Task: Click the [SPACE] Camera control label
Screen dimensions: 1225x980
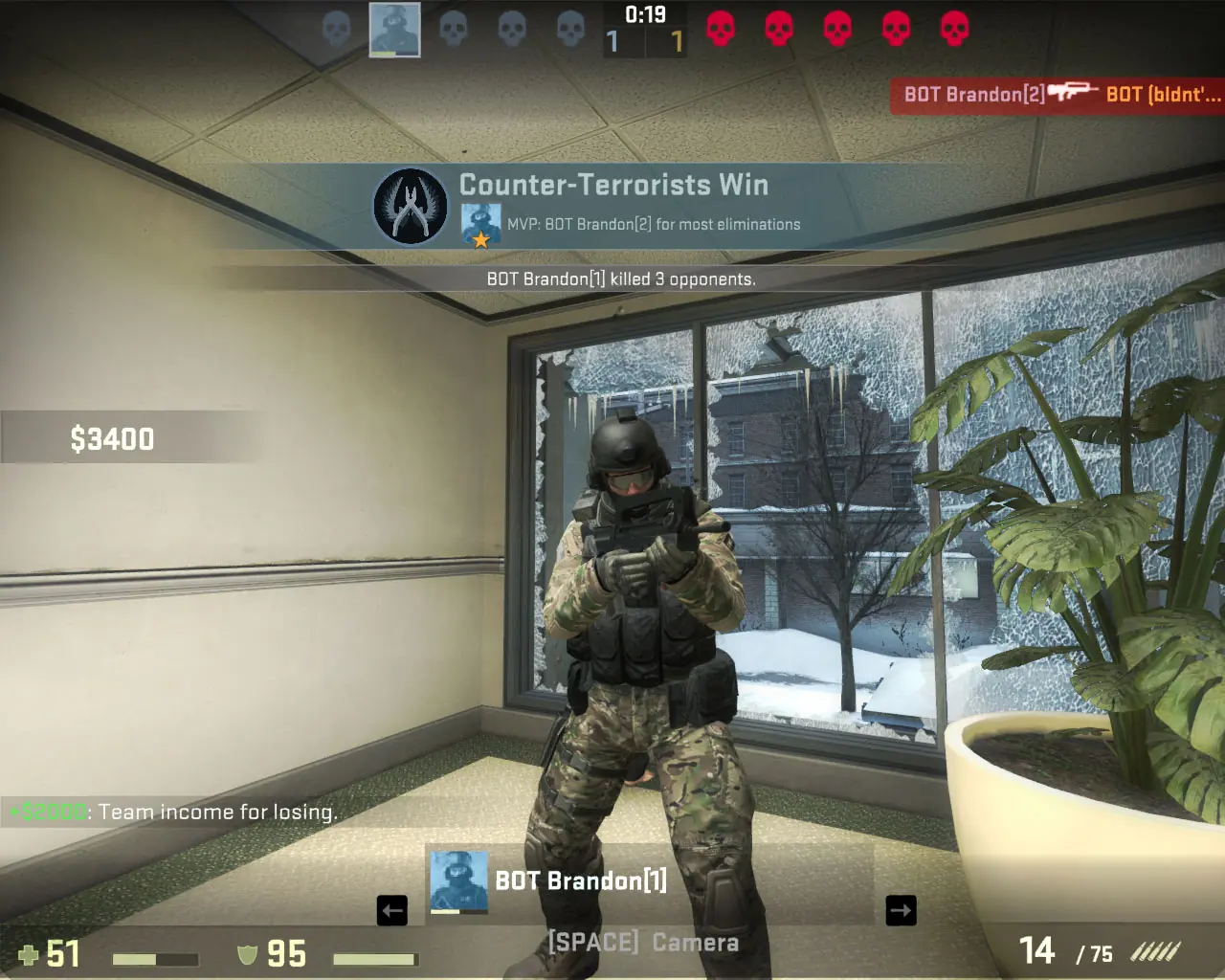Action: pos(641,942)
